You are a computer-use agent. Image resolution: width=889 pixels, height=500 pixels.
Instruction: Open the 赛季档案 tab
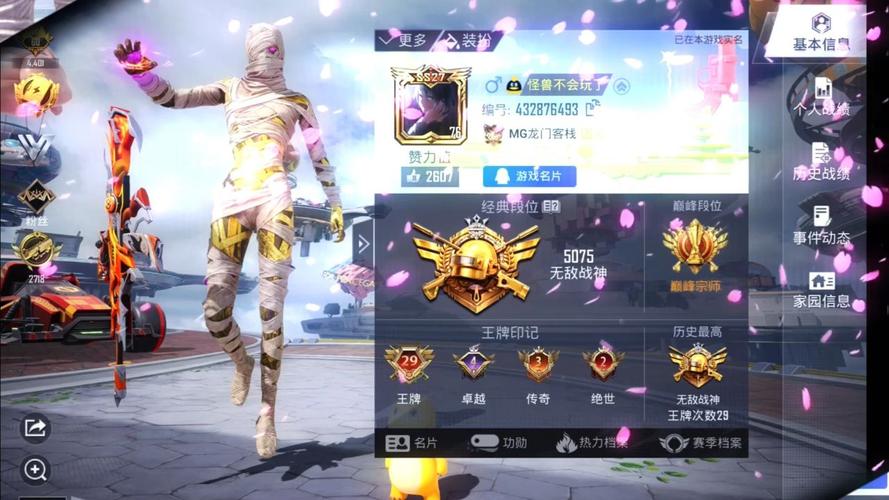tap(701, 442)
